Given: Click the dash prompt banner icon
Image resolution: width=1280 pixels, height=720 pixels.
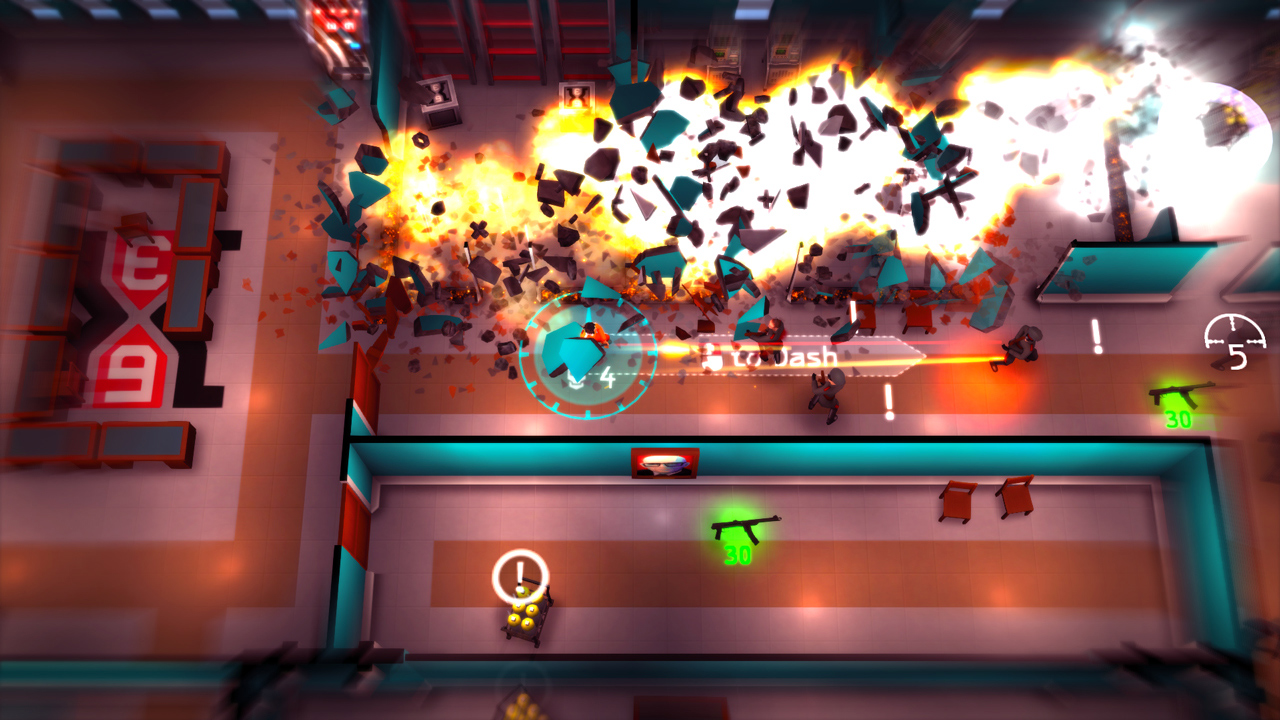Looking at the screenshot, I should (712, 356).
